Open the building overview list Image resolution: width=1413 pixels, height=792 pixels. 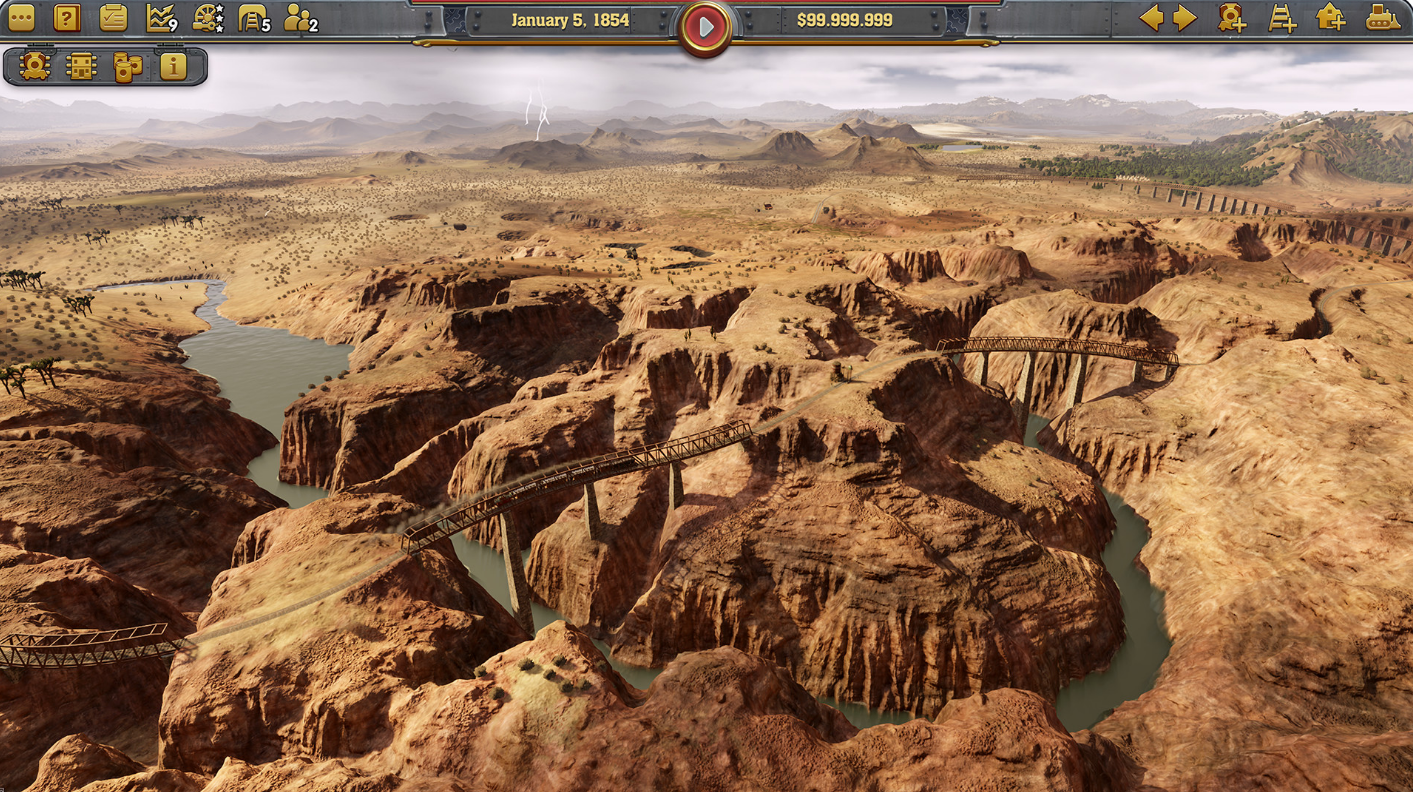point(81,67)
